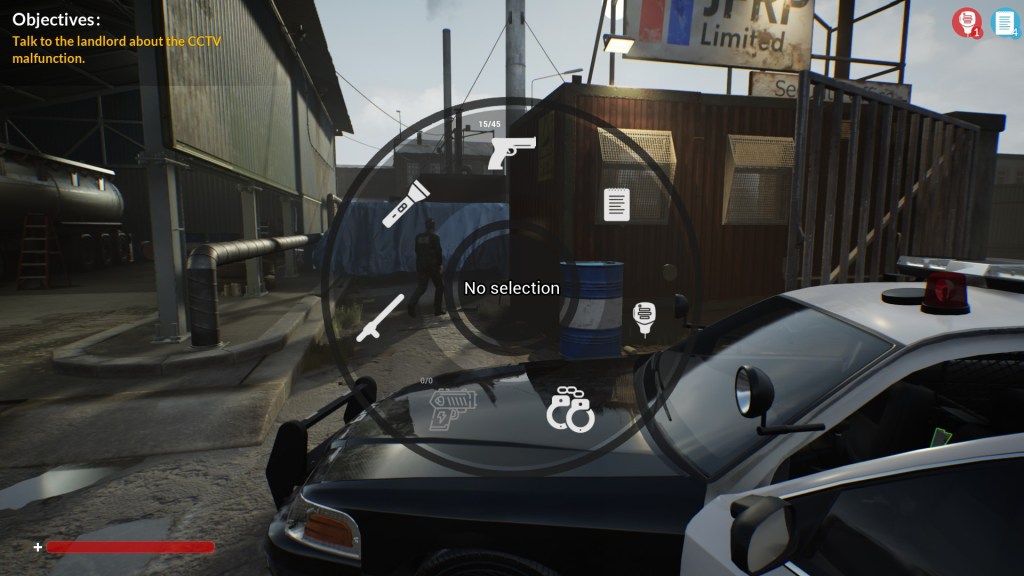Open the document notes item
Viewport: 1024px width, 576px height.
pos(617,204)
